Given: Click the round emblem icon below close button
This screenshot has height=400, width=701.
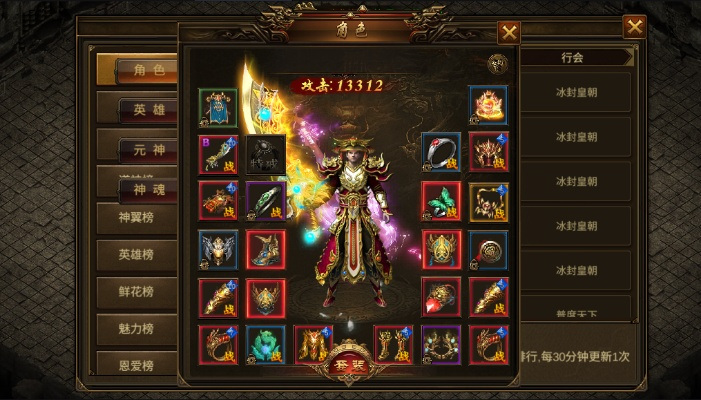Looking at the screenshot, I should pos(497,64).
